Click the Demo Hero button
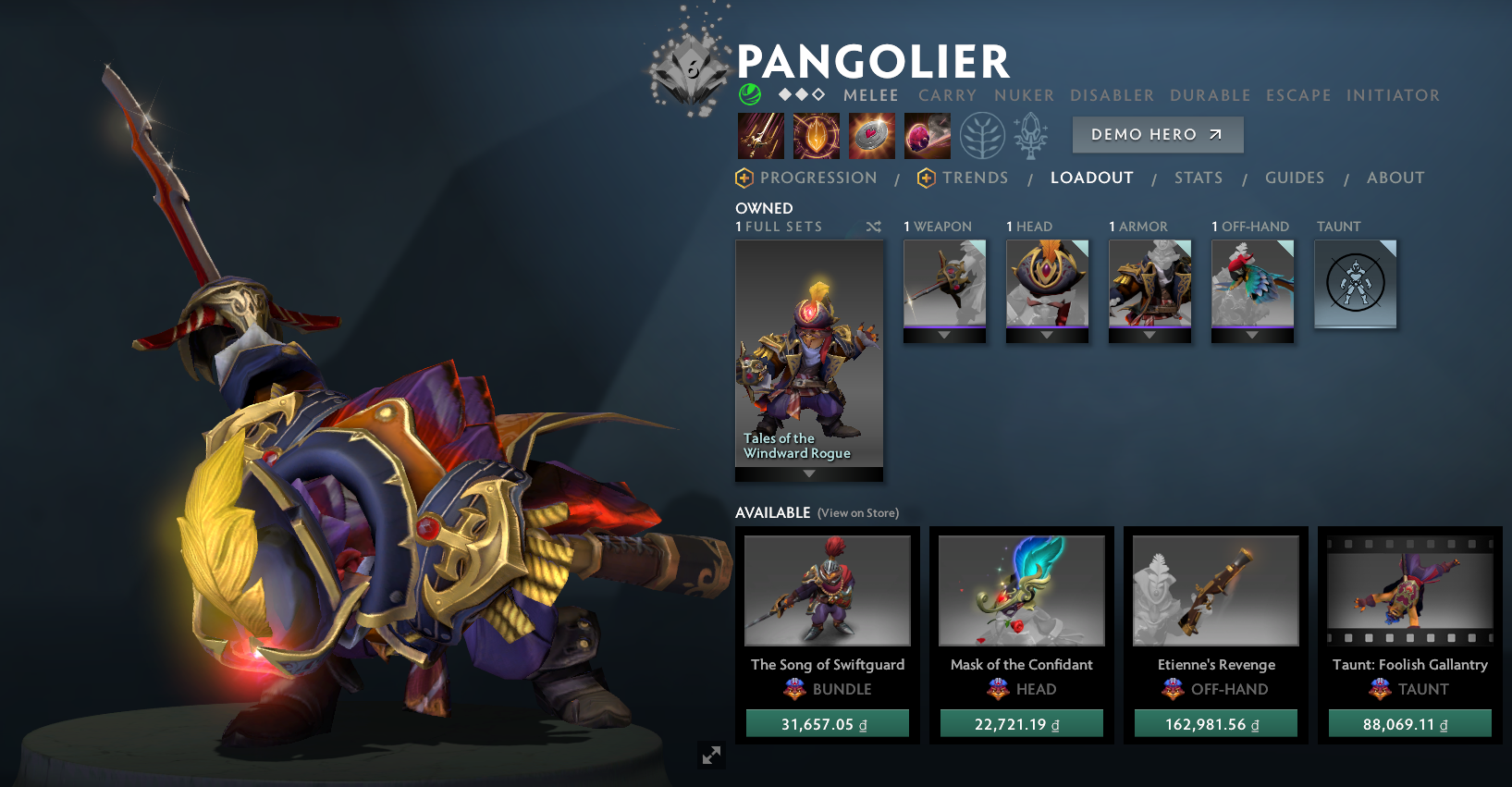This screenshot has height=787, width=1512. pyautogui.click(x=1157, y=134)
